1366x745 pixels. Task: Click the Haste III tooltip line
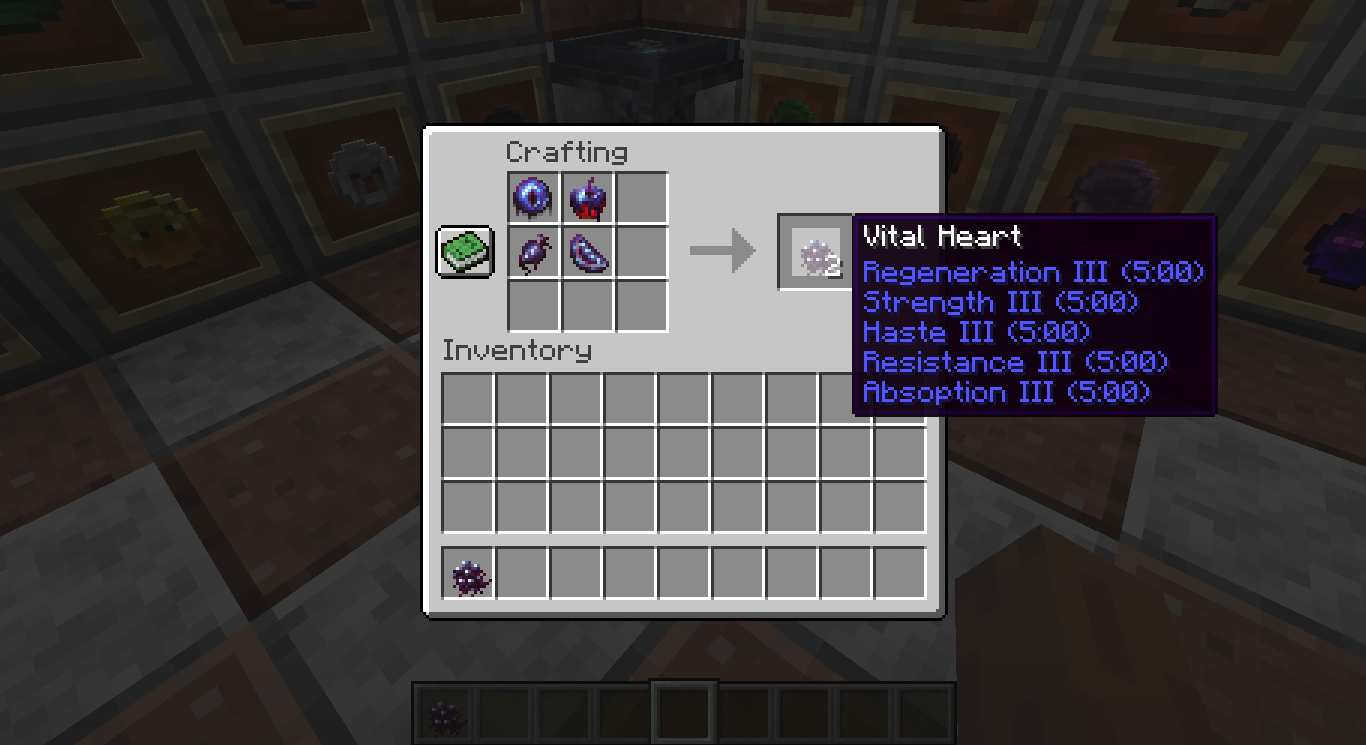(x=975, y=333)
